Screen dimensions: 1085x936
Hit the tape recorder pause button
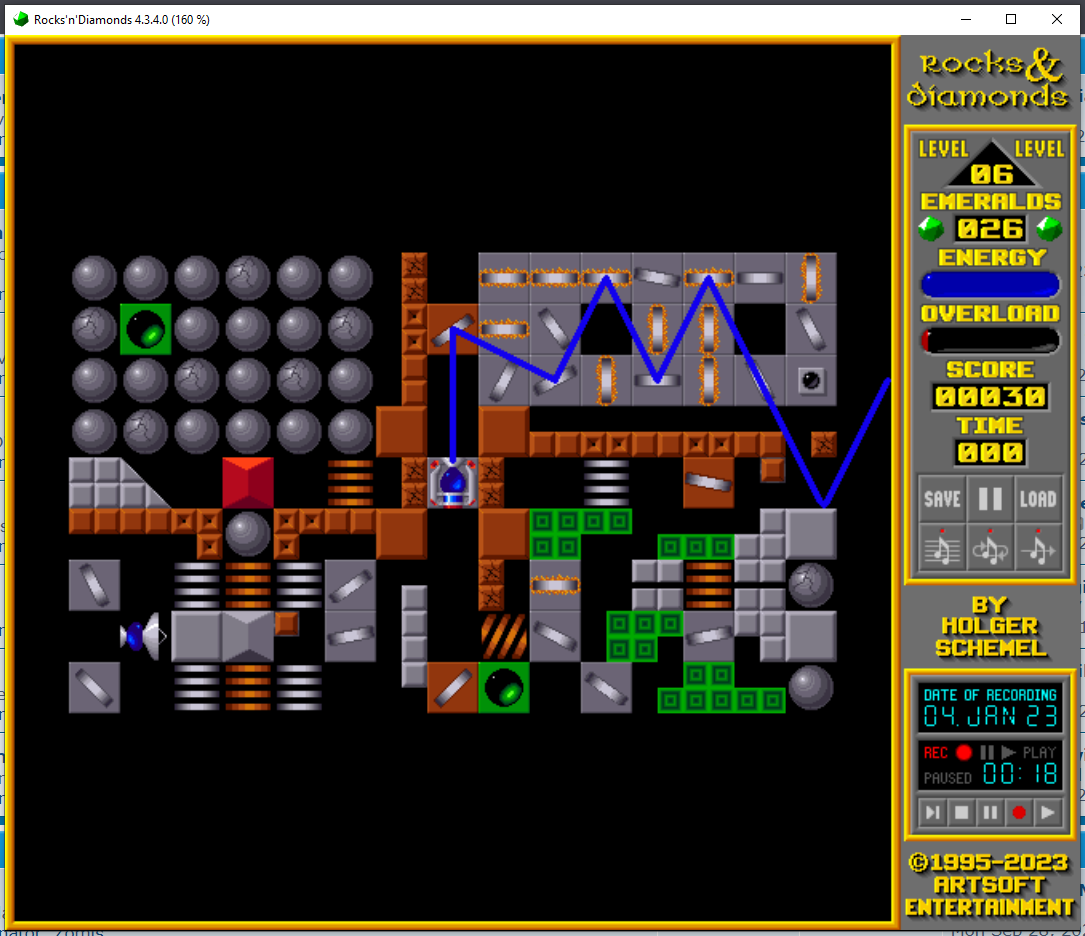(990, 812)
